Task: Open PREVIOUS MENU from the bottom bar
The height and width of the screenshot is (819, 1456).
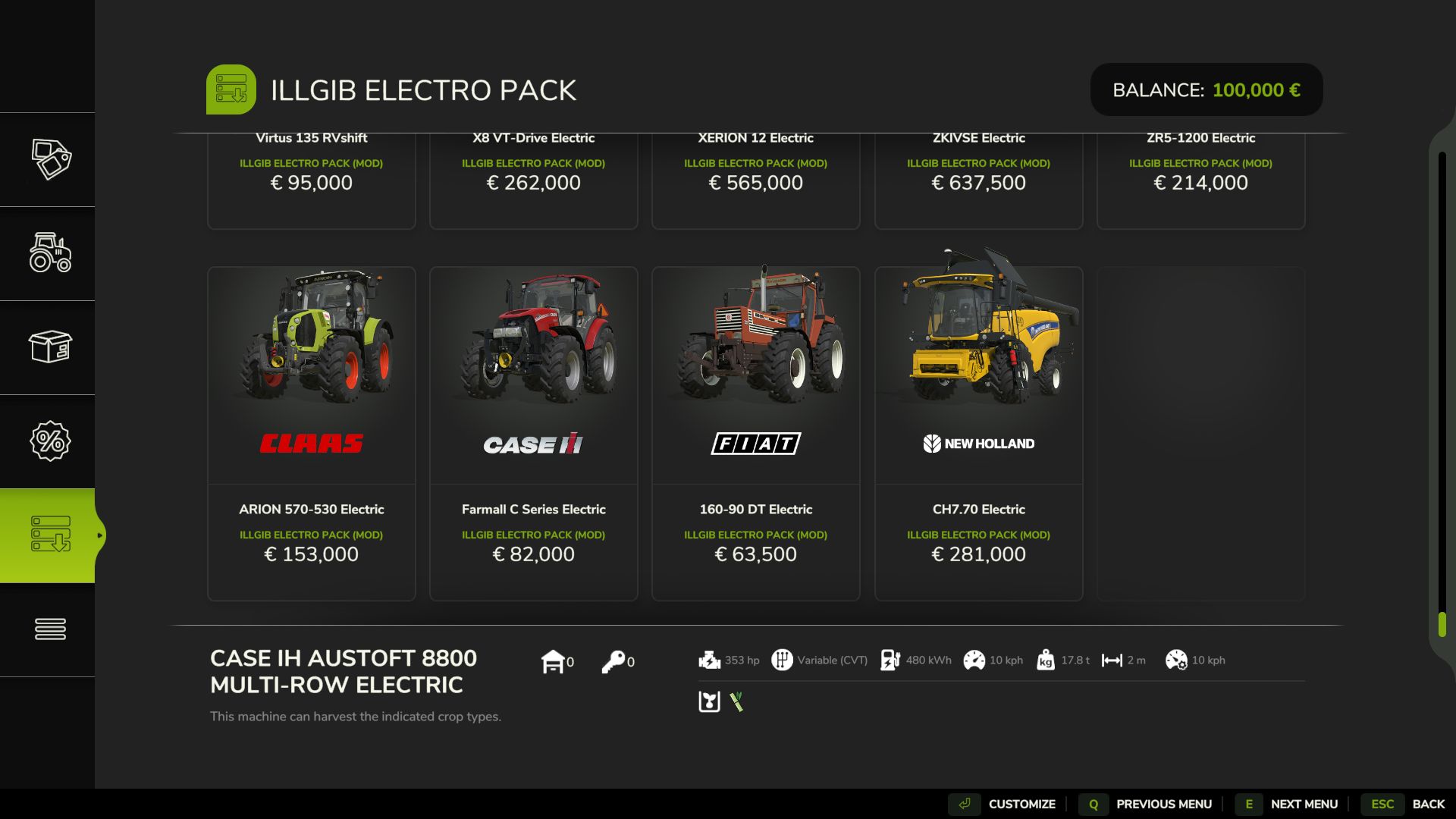Action: (1166, 804)
